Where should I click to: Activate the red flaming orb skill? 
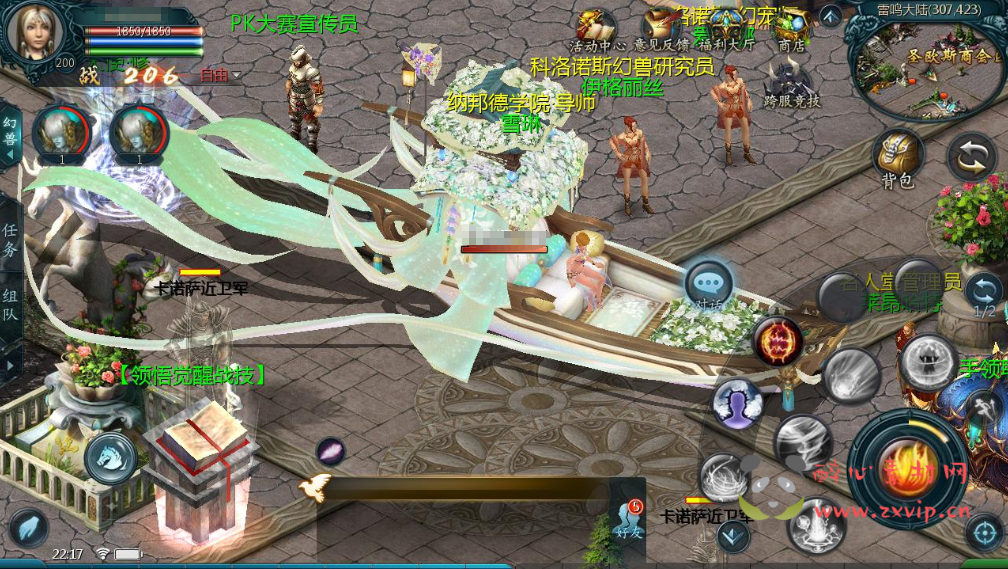point(777,342)
